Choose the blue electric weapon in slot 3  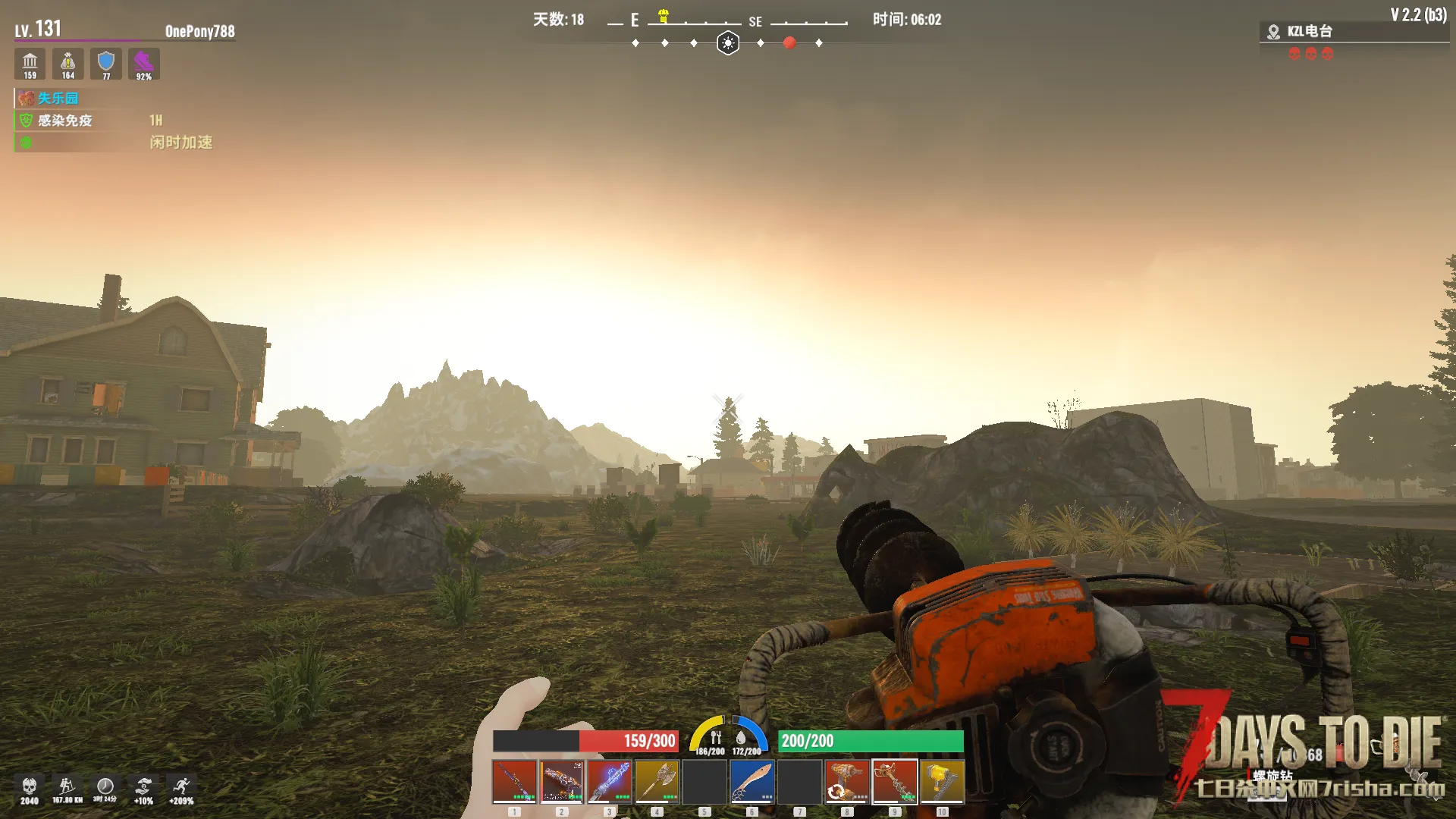pos(609,781)
